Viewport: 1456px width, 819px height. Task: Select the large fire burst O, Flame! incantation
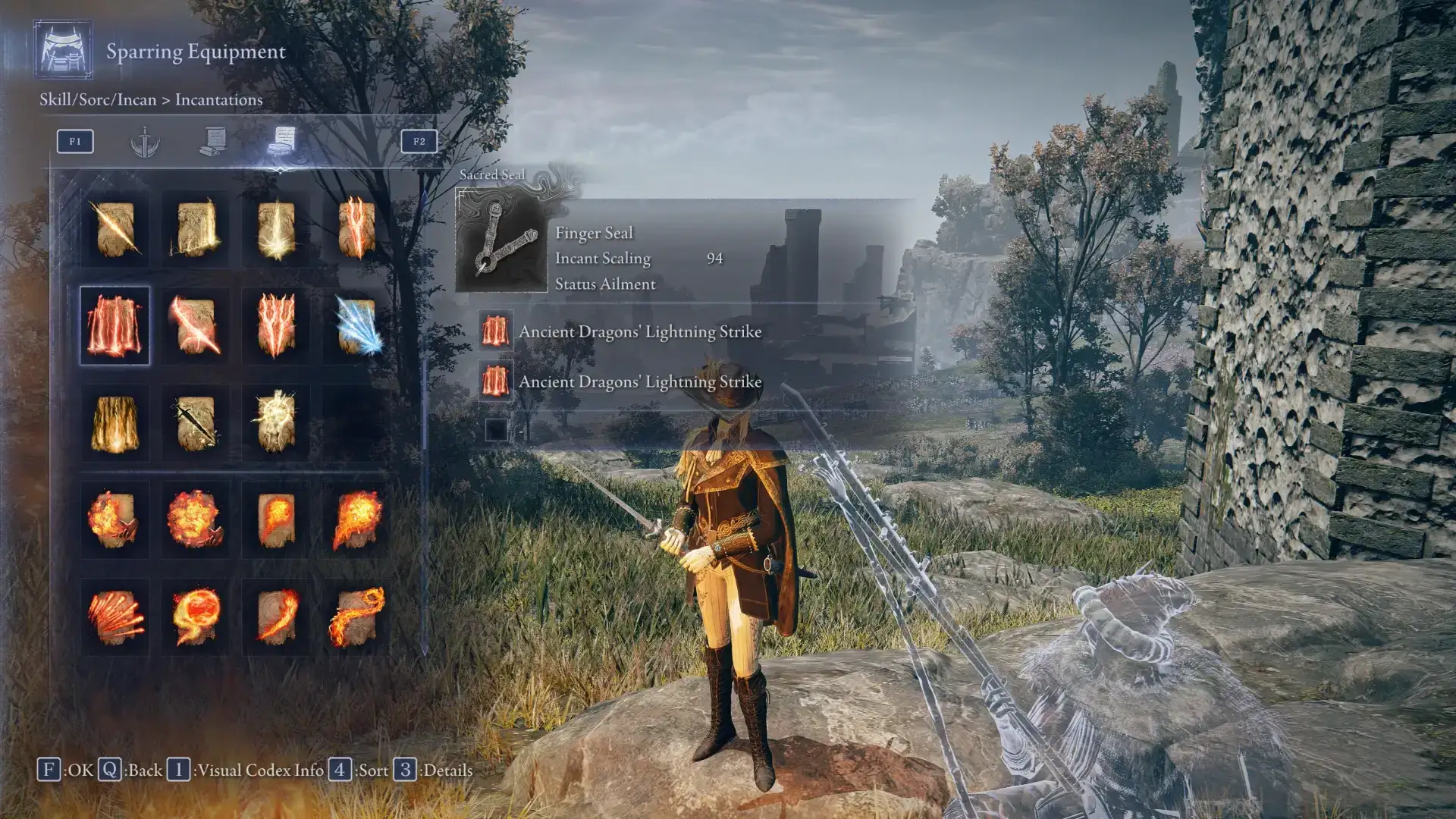tap(195, 520)
